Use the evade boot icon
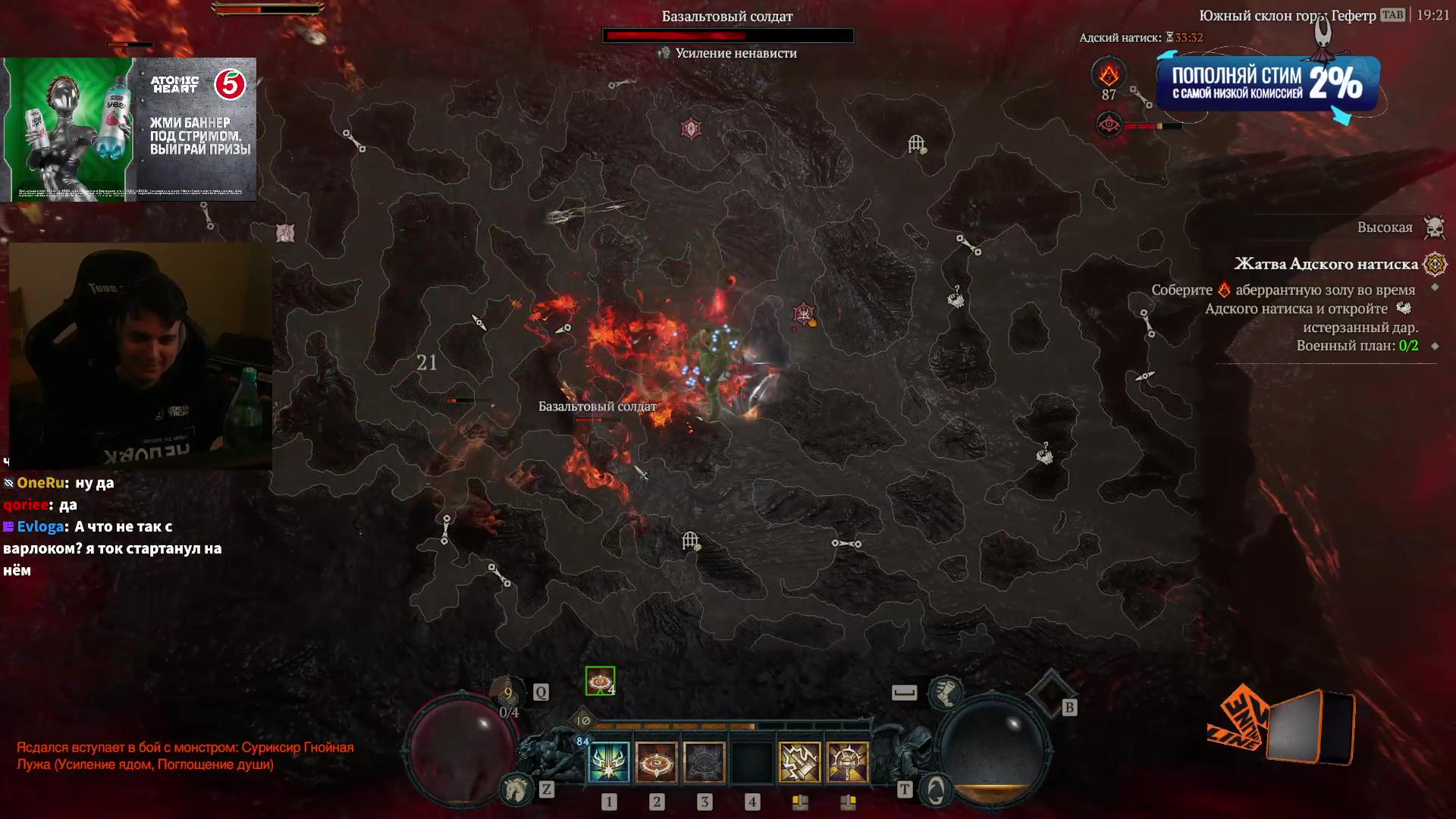Viewport: 1456px width, 819px height. tap(946, 692)
